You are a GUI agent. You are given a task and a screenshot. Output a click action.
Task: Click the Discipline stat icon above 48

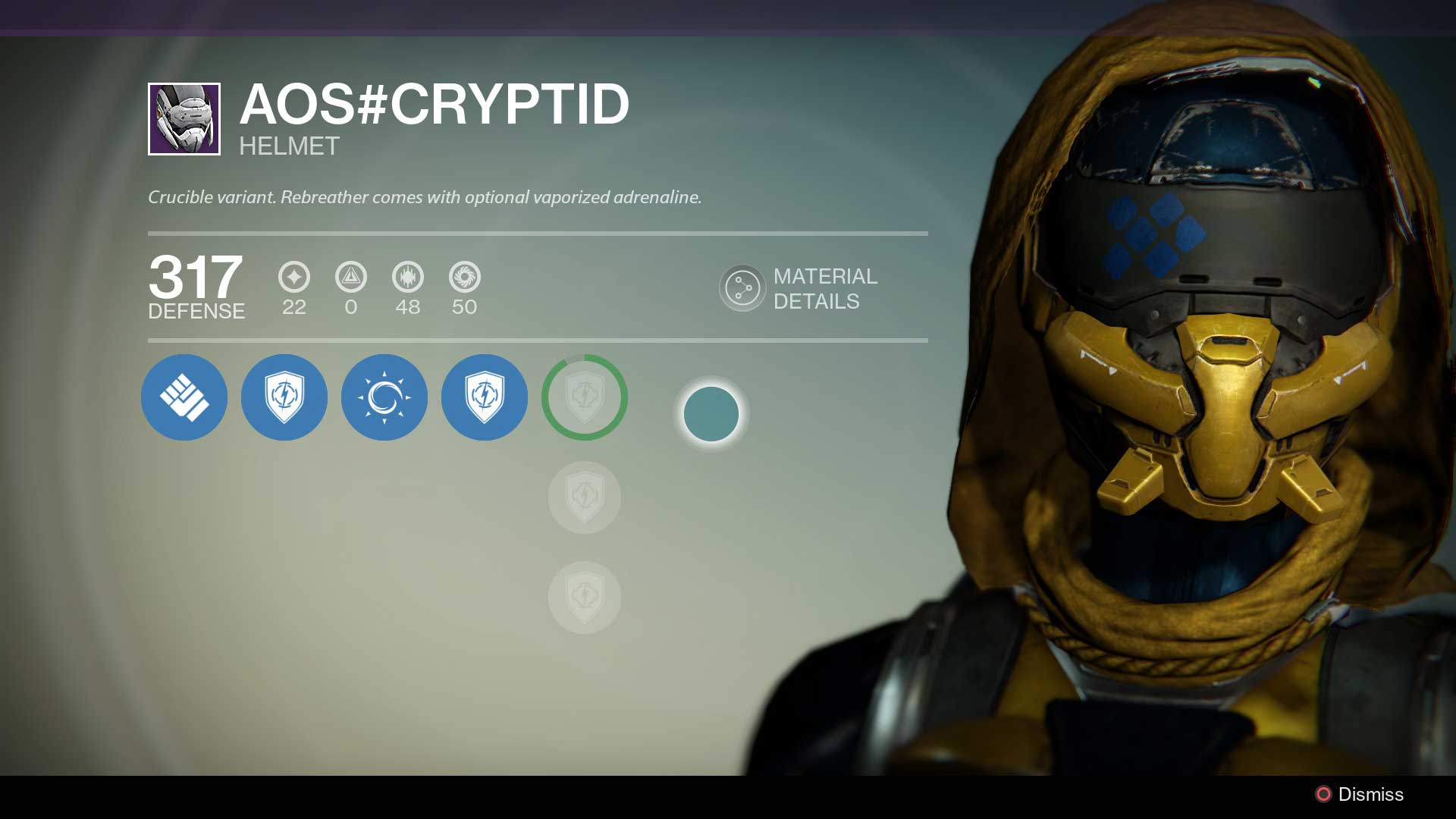[408, 278]
